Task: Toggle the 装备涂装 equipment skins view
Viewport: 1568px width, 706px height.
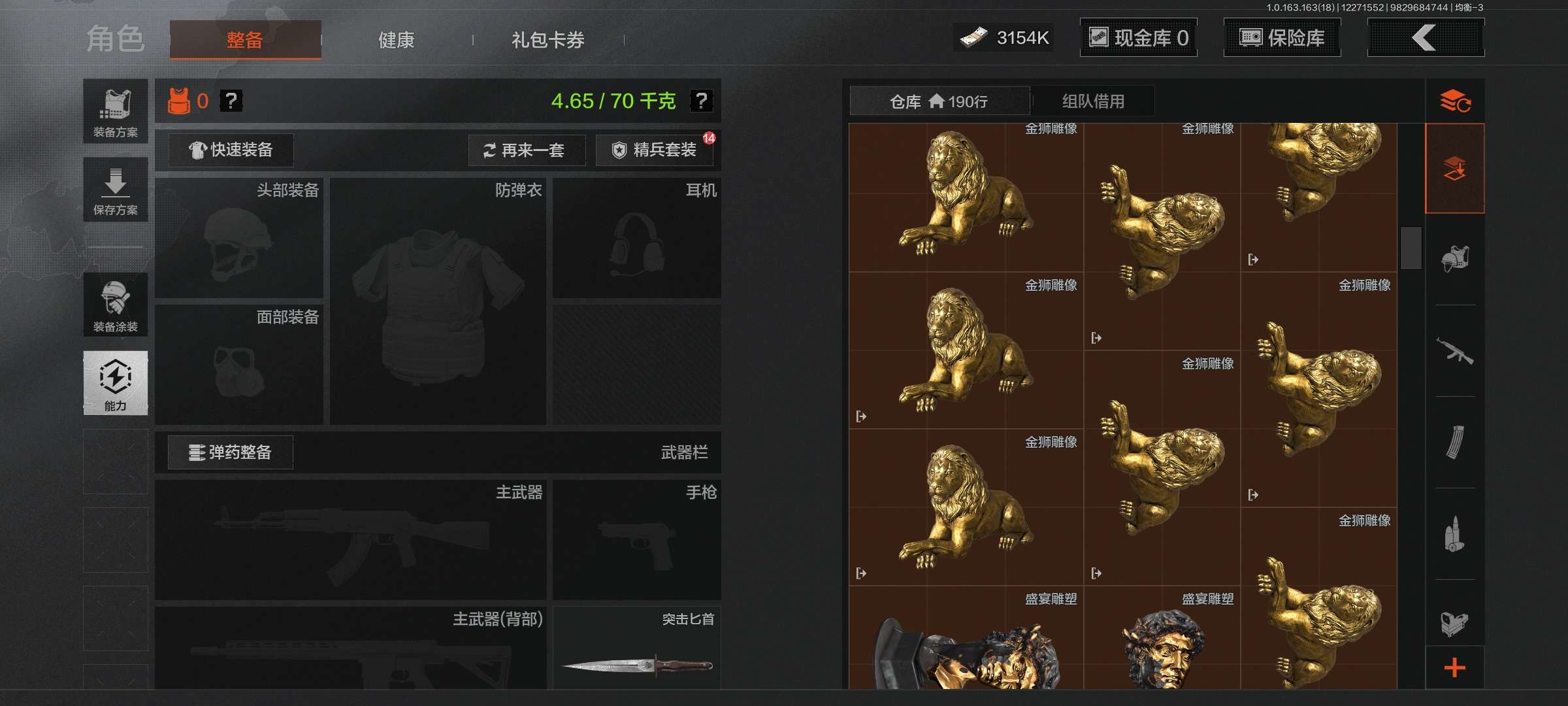Action: (x=116, y=304)
